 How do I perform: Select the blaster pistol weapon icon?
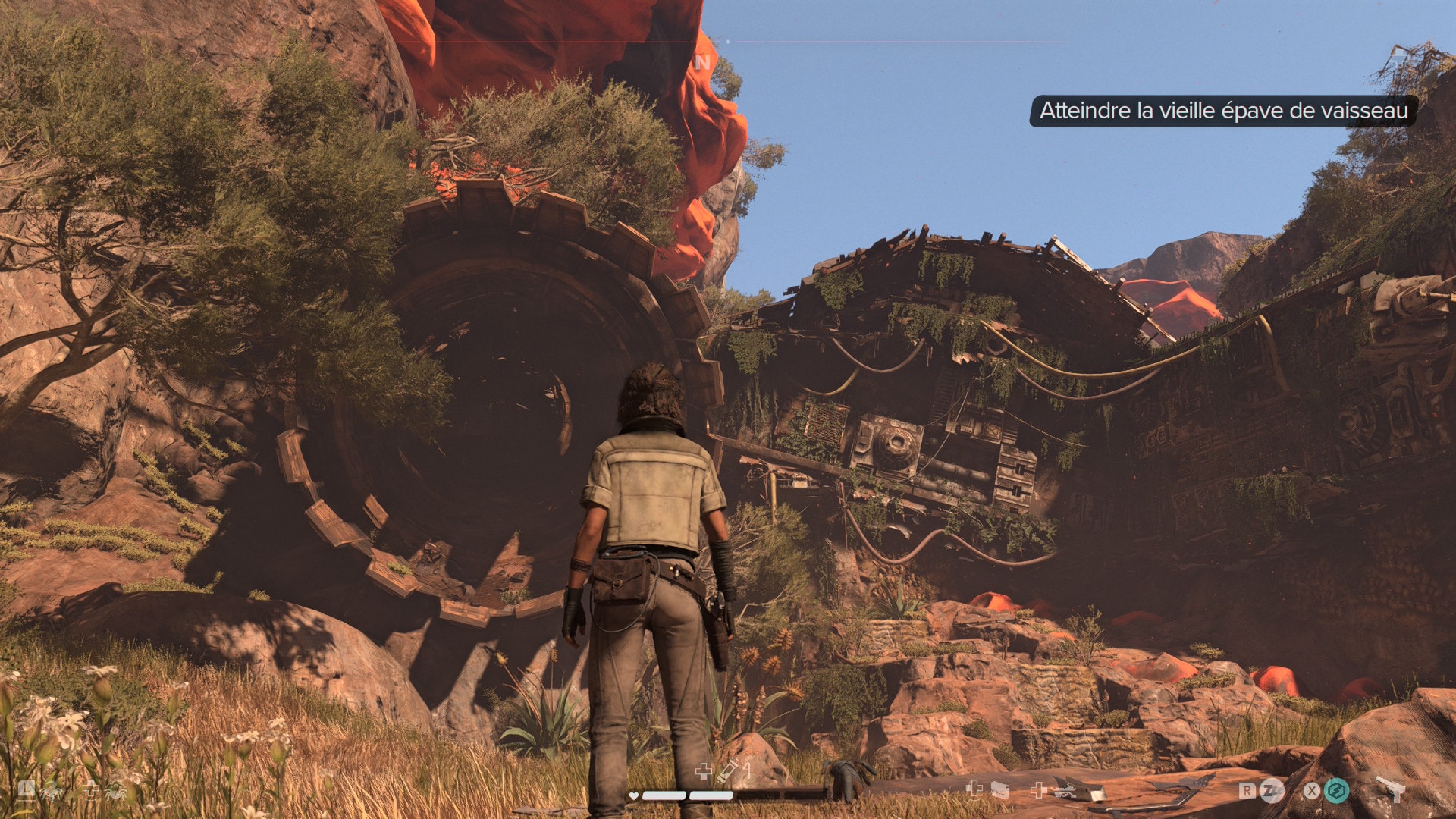pos(1391,789)
